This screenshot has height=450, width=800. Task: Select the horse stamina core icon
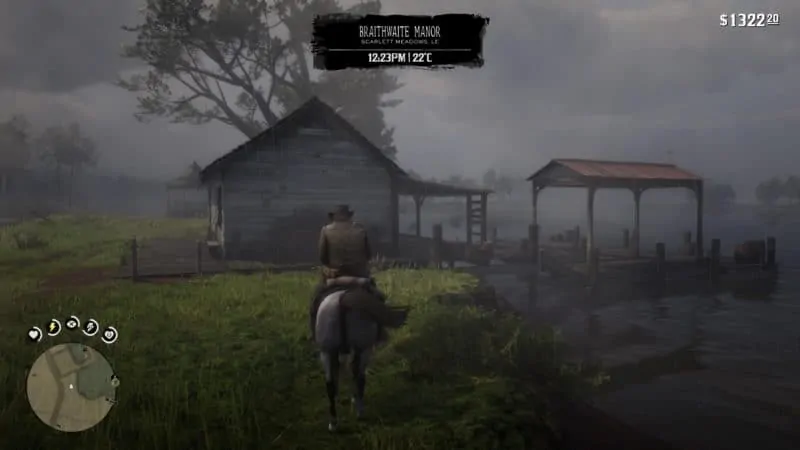[91, 326]
